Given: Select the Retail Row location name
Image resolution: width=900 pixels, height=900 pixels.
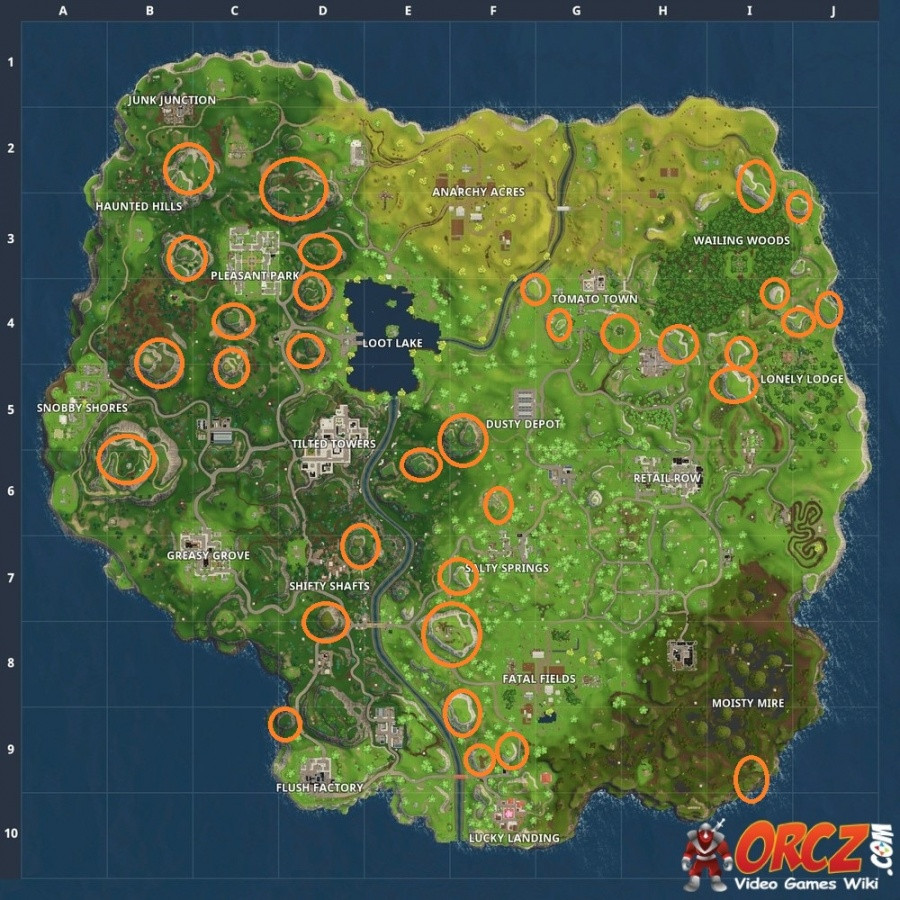Looking at the screenshot, I should point(667,478).
